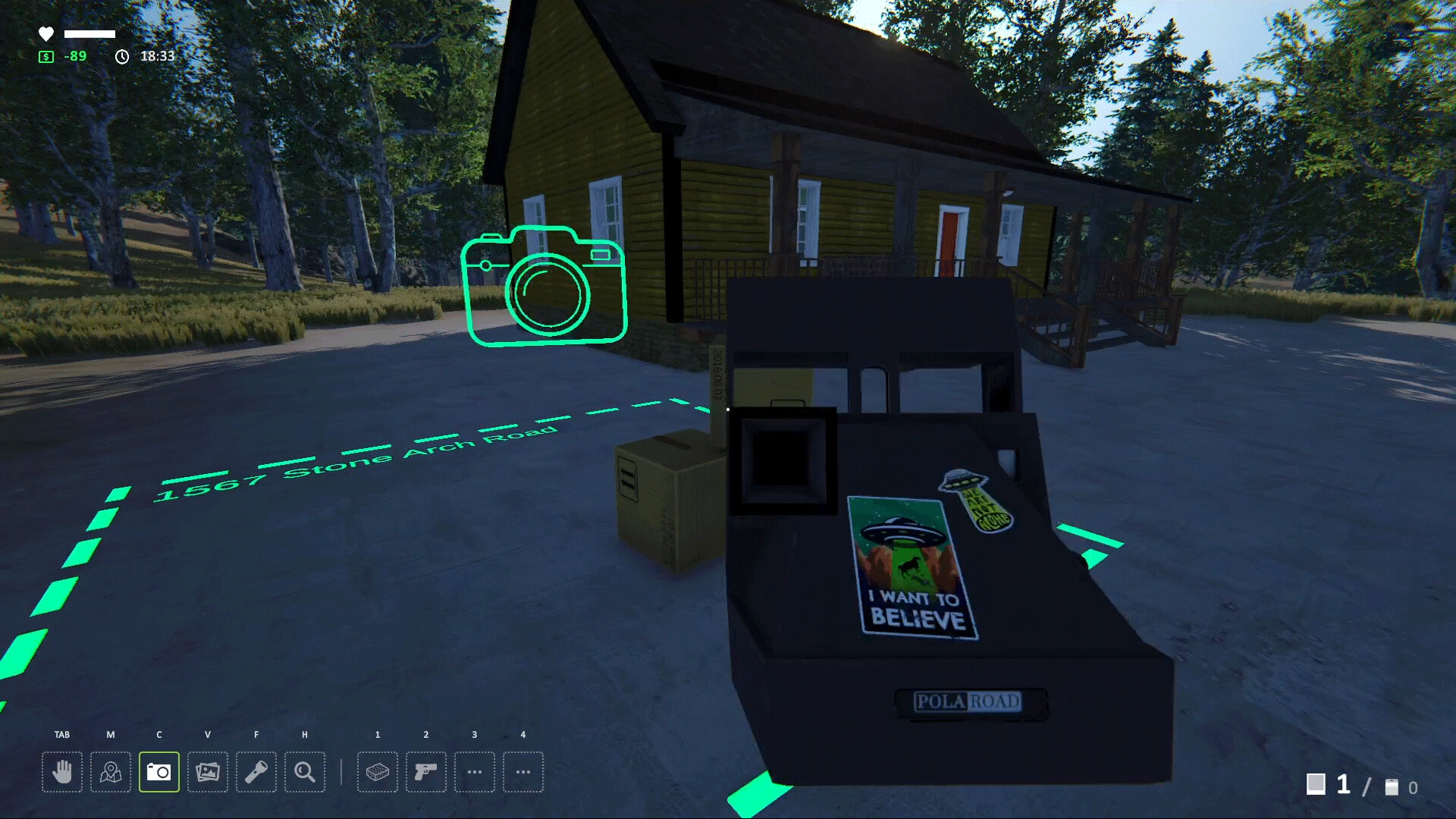Open the photo gallery slot
1456x819 pixels.
208,772
